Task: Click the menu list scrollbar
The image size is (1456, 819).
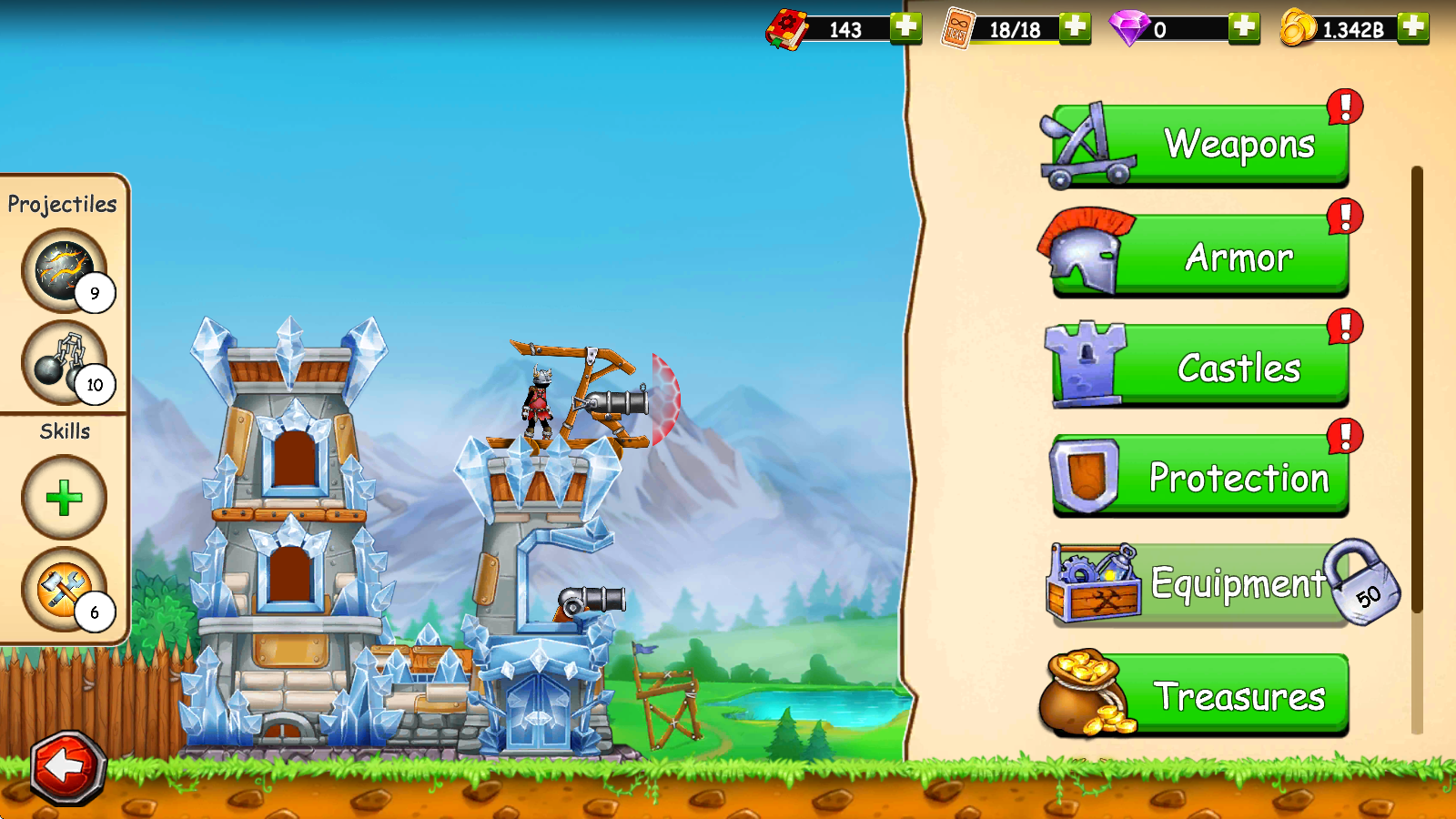Action: [1417, 391]
